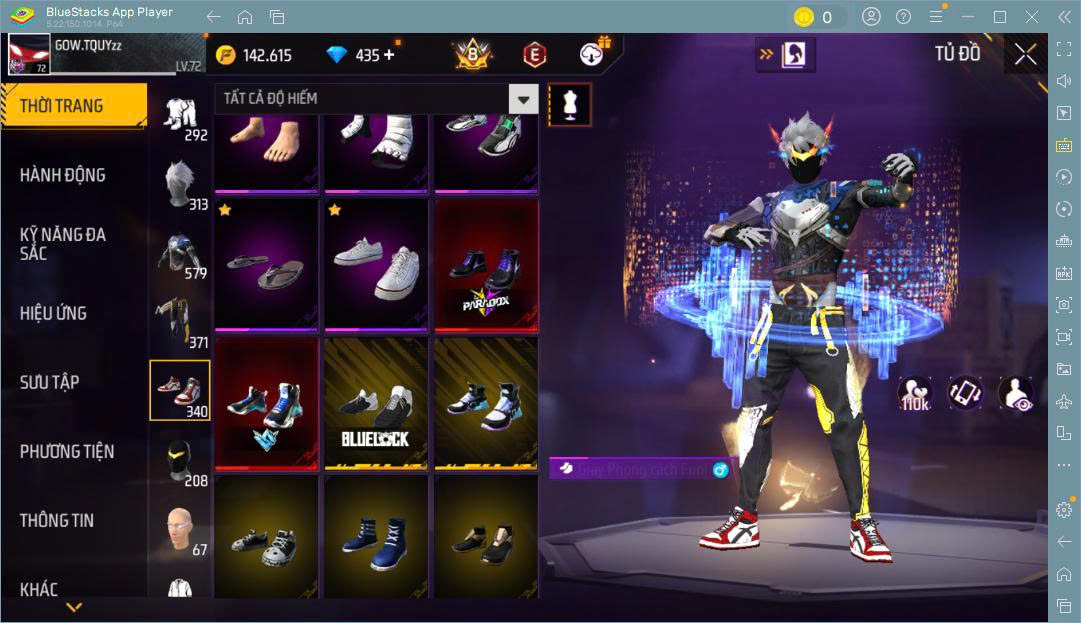Click the hide-character eye icon

tap(1016, 393)
